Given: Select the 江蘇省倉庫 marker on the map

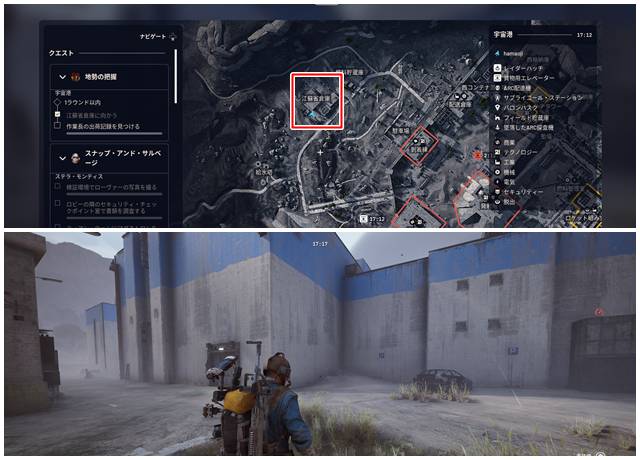Looking at the screenshot, I should coord(316,101).
